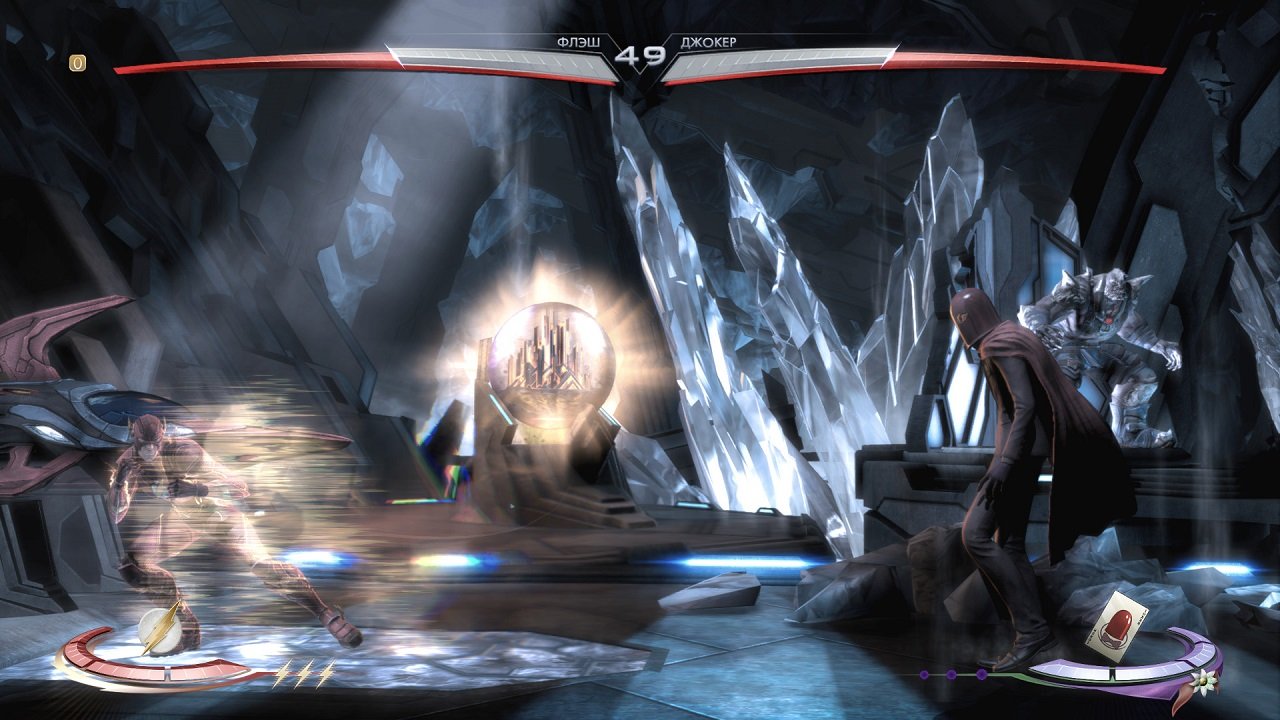
Task: Toggle the first purple trait dot on Joker's meter
Action: (x=924, y=674)
